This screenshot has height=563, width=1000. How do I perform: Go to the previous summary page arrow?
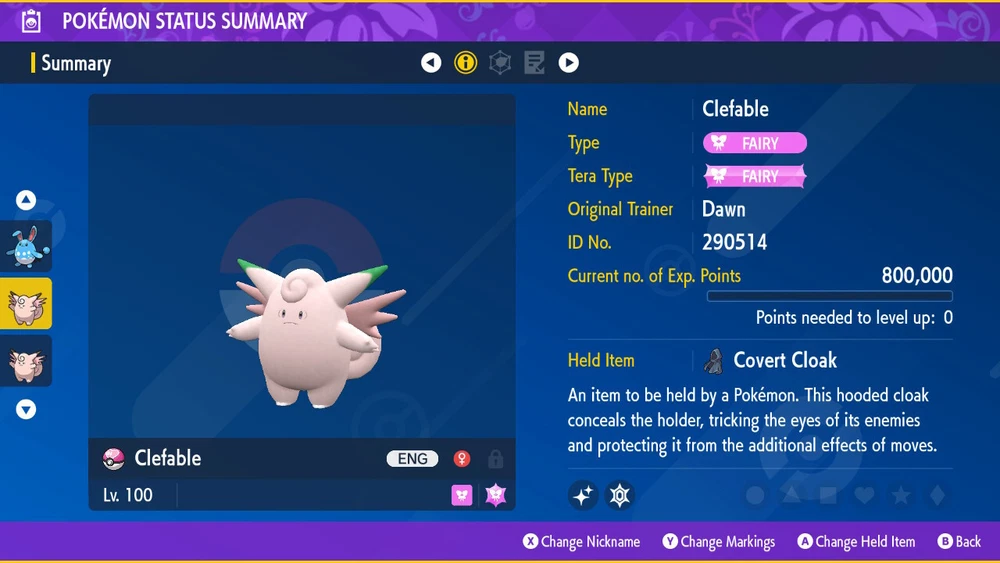(431, 63)
